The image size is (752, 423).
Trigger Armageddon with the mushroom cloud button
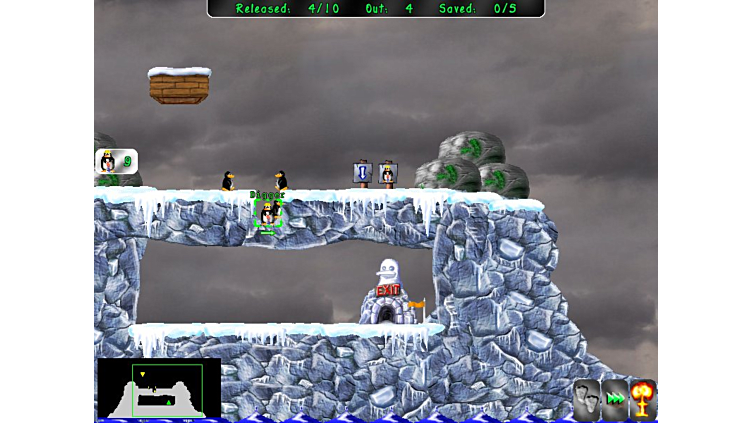coord(643,398)
